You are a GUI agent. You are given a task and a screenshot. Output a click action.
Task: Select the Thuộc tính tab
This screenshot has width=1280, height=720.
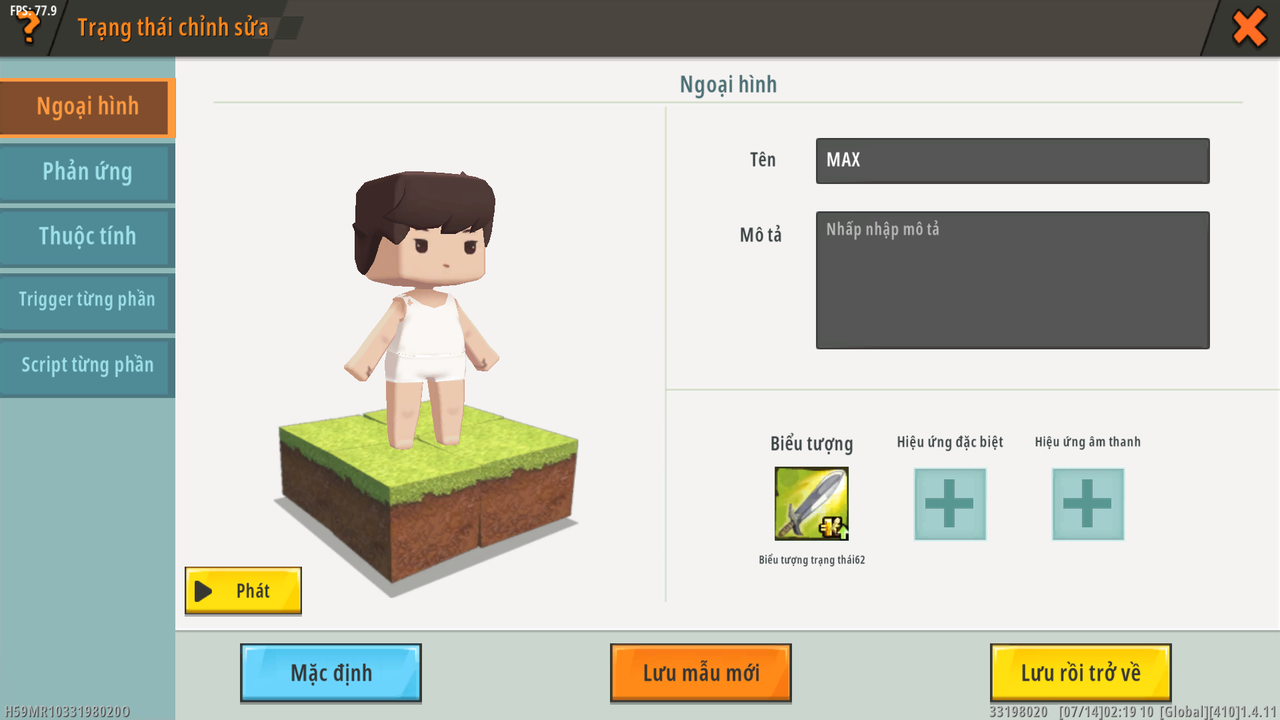(x=87, y=237)
